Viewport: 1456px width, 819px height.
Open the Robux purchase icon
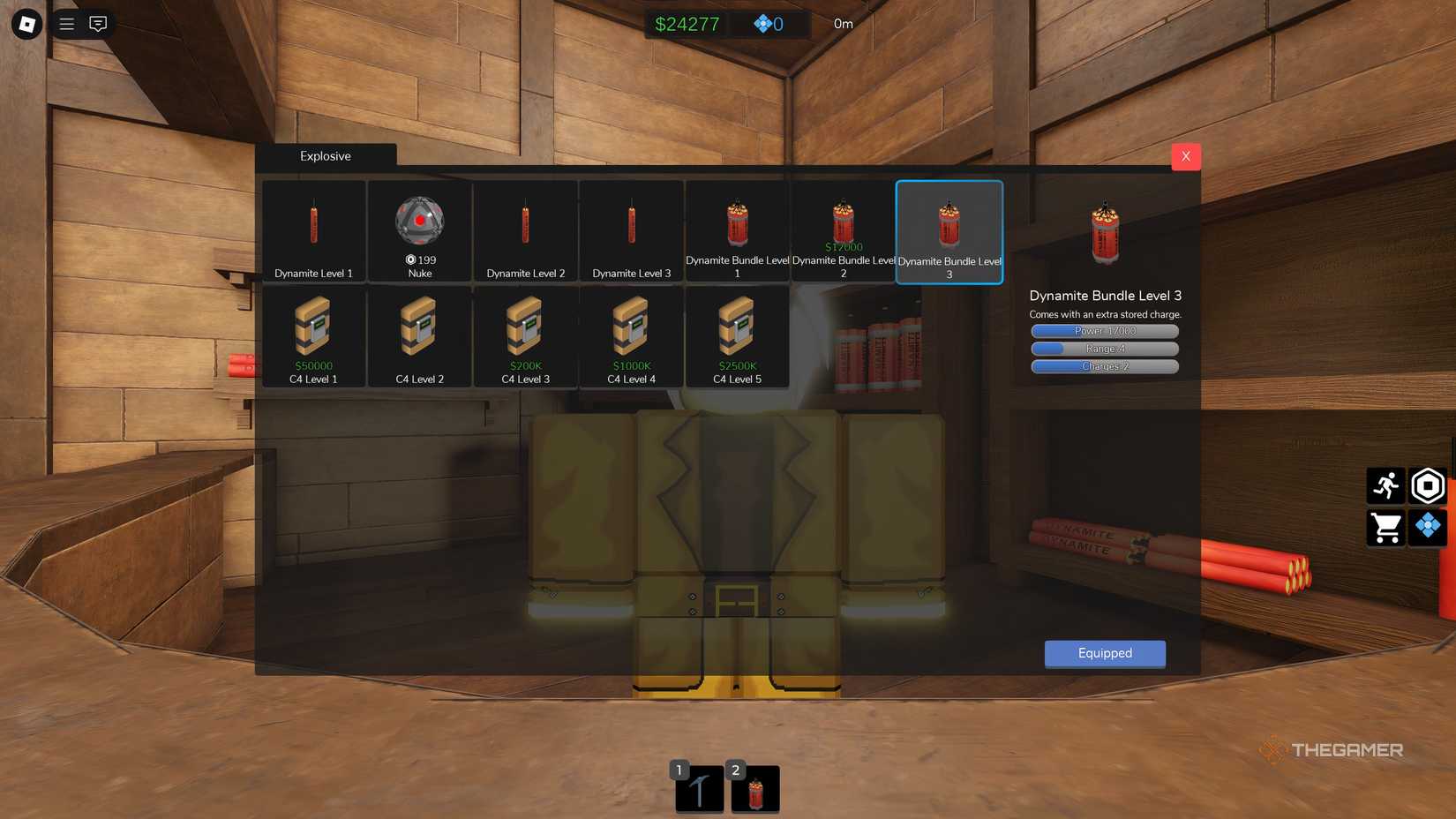click(1427, 485)
